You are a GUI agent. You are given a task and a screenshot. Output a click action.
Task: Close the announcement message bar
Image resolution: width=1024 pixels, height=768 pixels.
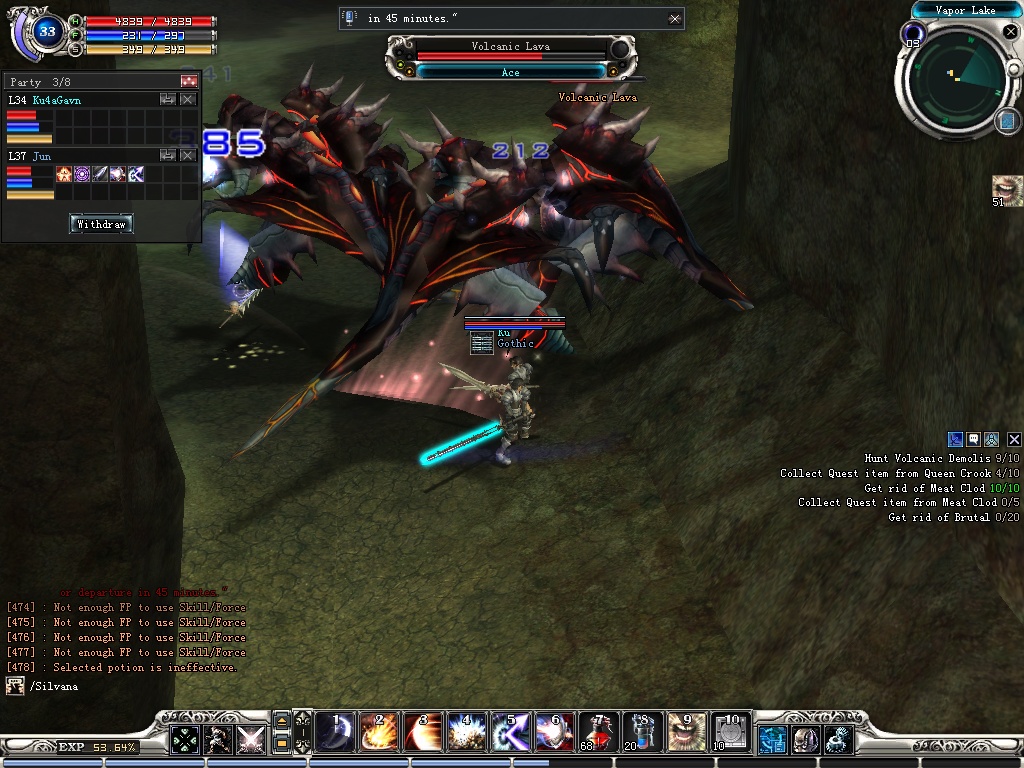[x=675, y=18]
